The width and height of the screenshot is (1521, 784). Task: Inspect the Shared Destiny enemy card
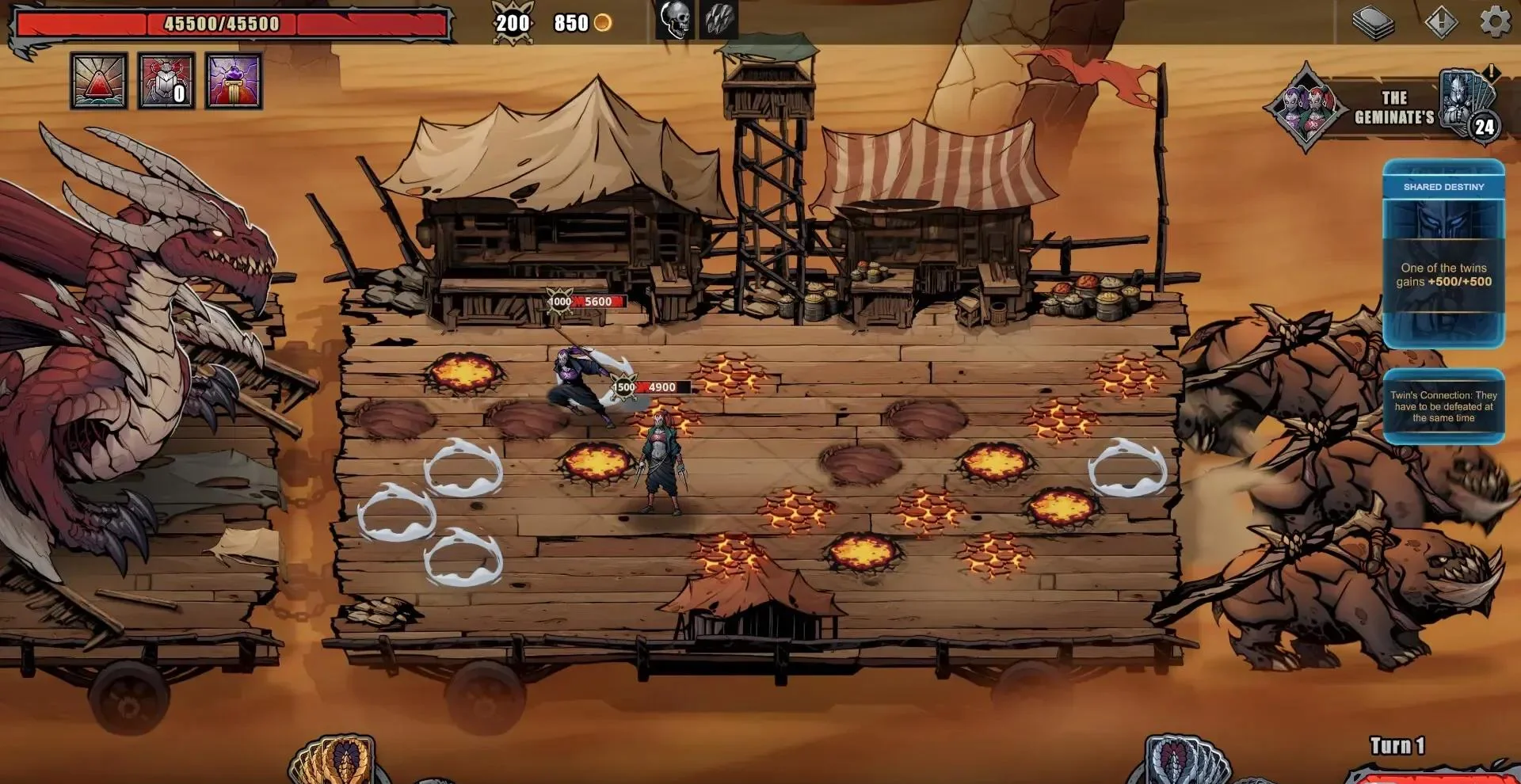tap(1443, 253)
